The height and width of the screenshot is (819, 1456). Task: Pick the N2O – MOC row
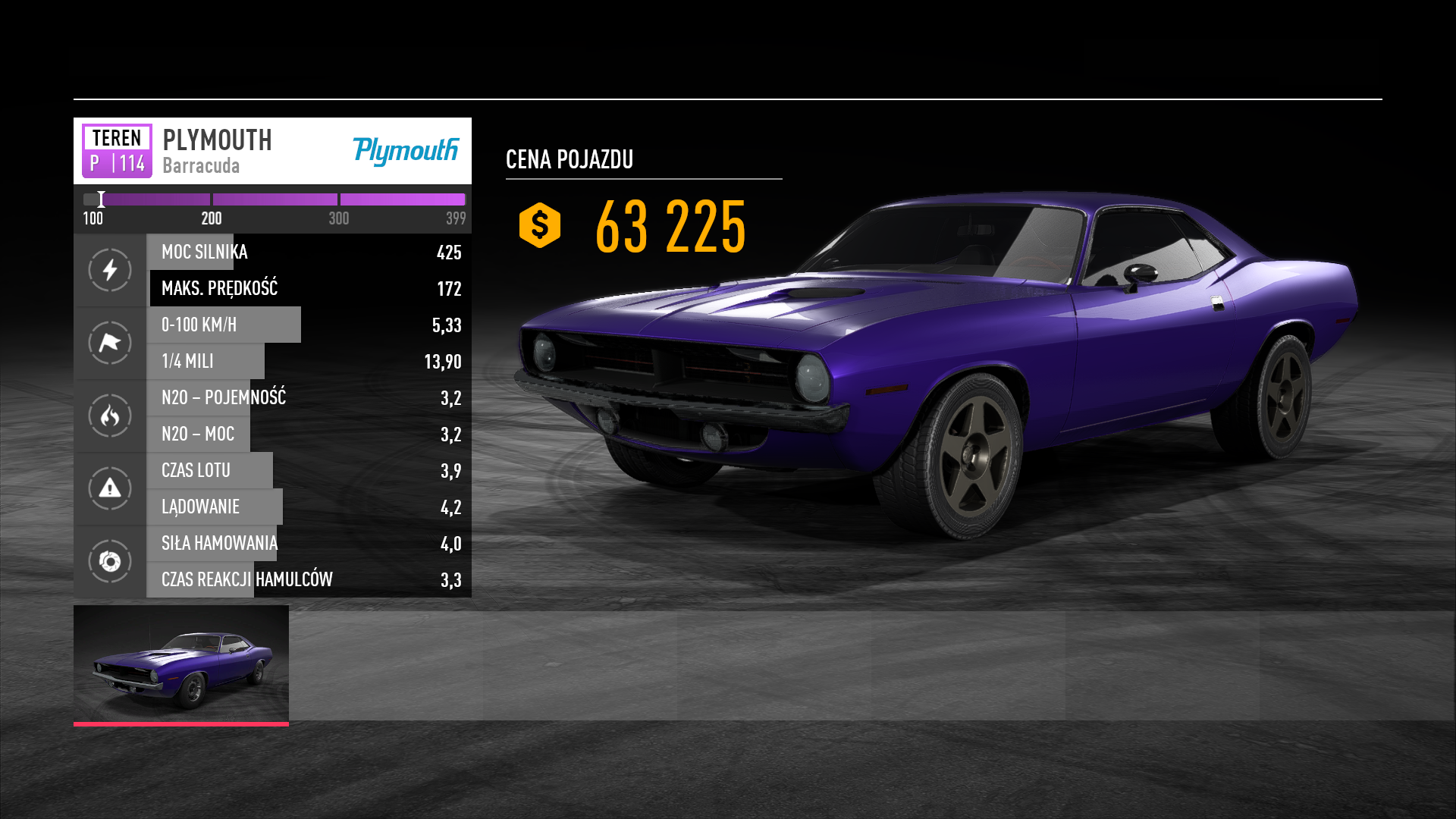tap(309, 435)
